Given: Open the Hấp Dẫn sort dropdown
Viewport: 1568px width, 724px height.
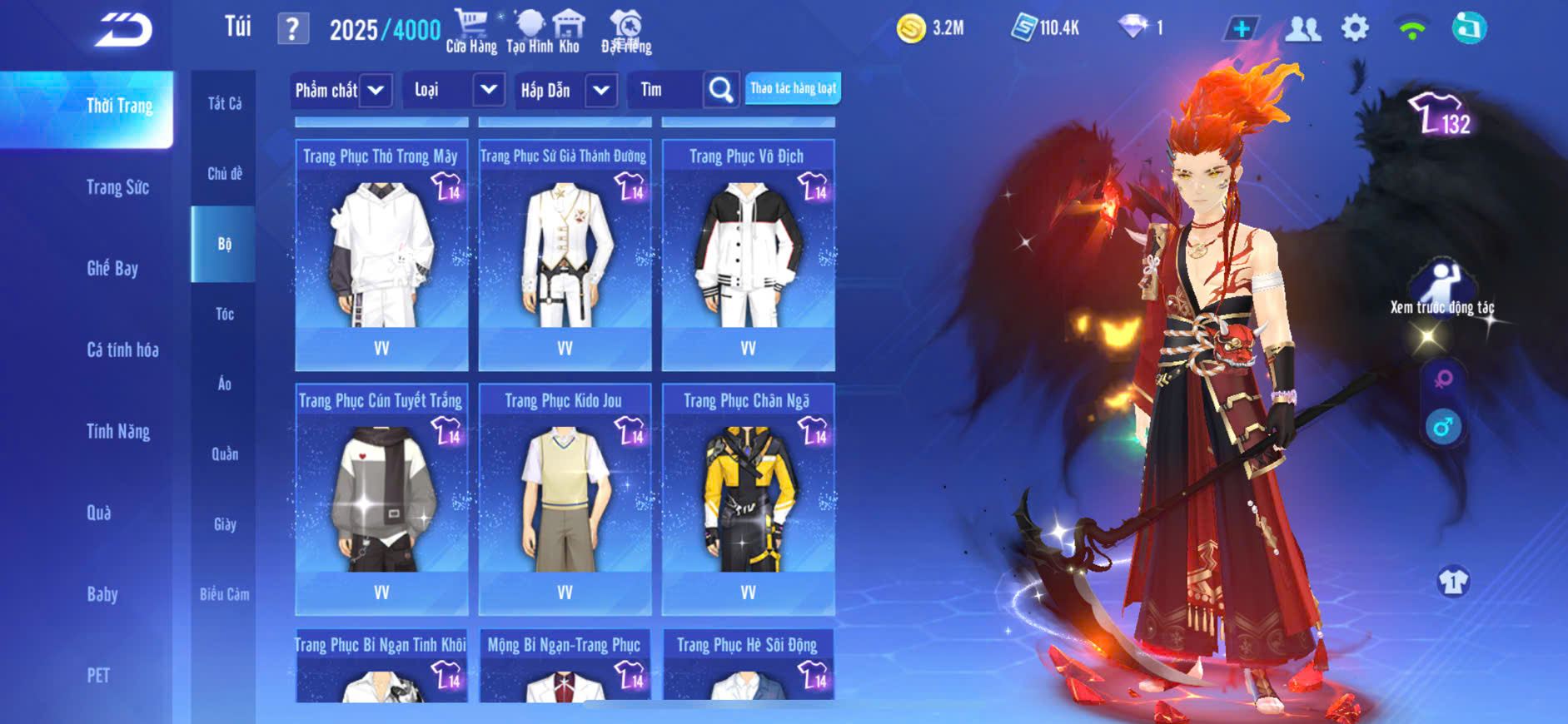Looking at the screenshot, I should coord(601,90).
